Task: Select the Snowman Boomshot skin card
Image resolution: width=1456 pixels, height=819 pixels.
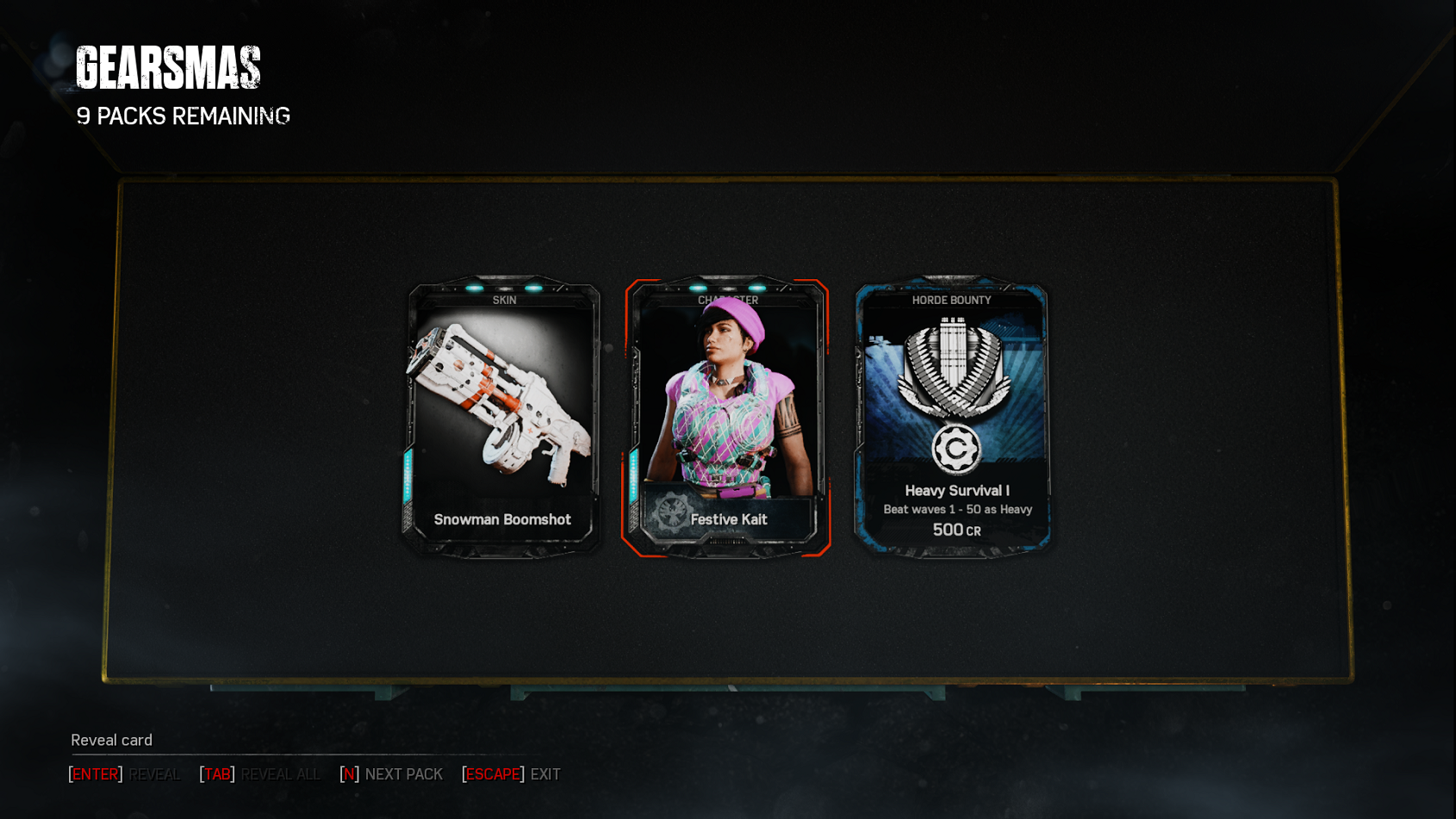Action: click(x=503, y=417)
